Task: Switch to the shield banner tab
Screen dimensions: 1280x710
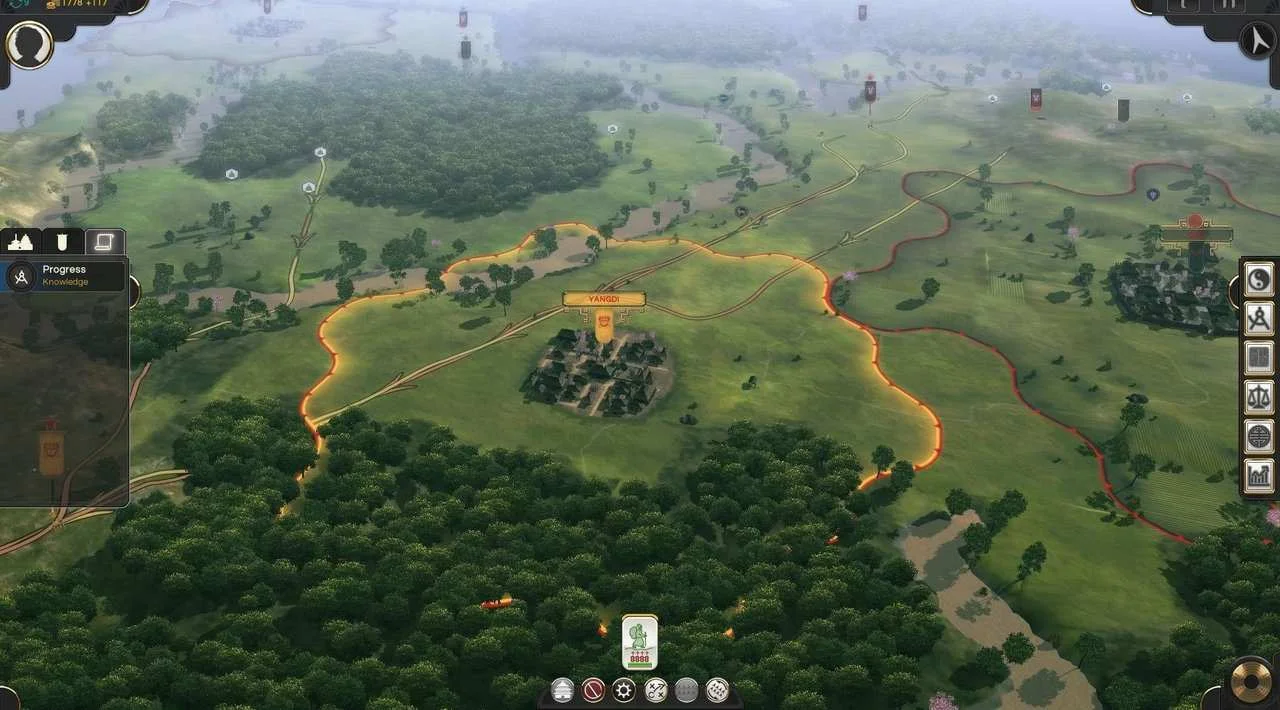Action: pos(62,242)
